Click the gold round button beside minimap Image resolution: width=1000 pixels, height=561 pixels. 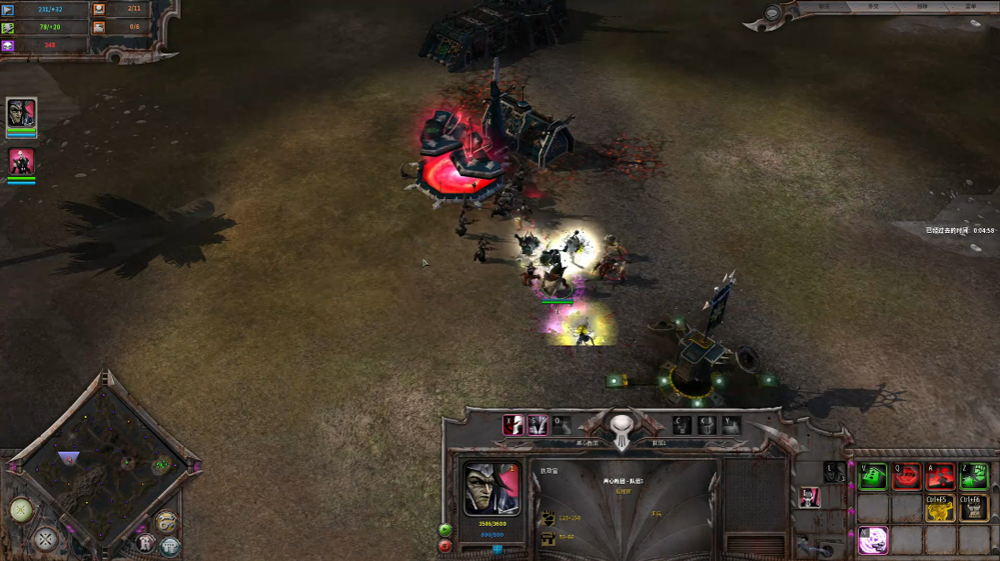tap(167, 521)
